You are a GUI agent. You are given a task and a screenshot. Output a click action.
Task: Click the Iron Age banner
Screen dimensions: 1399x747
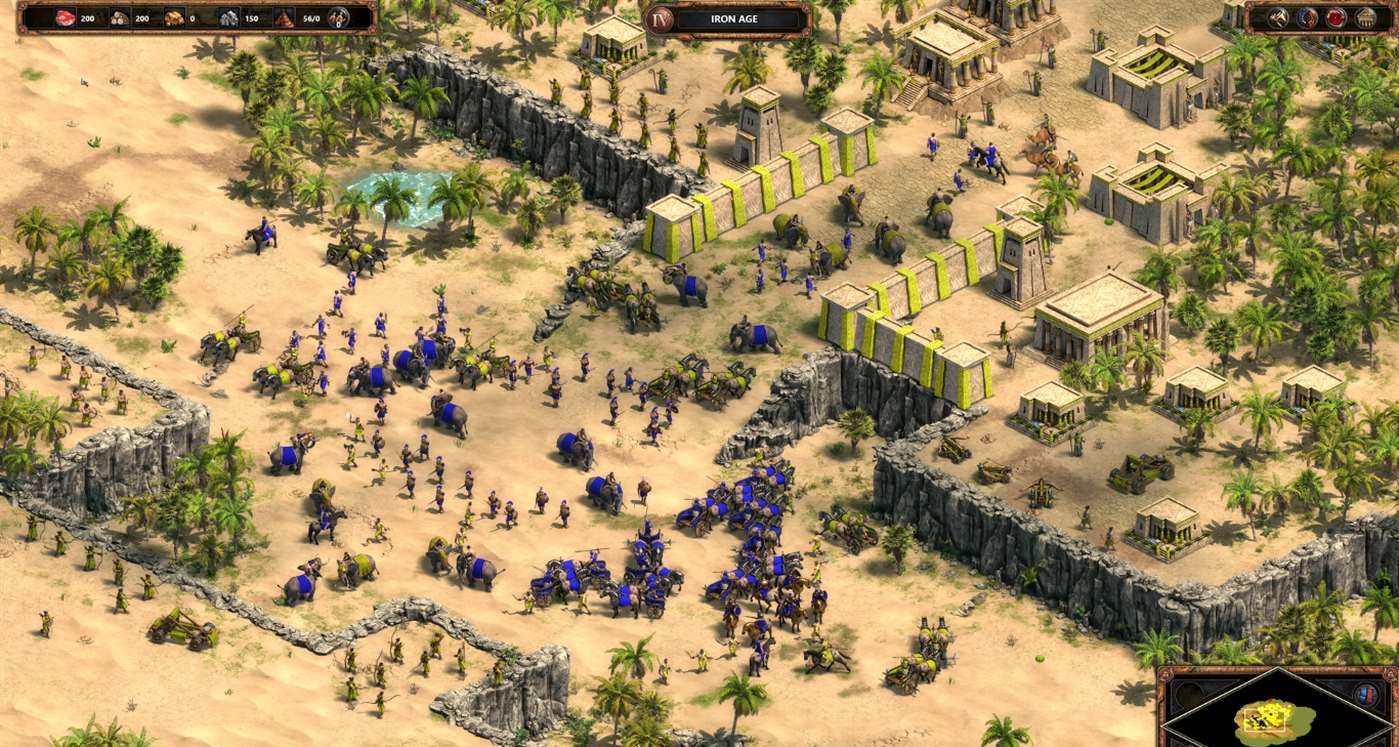tap(727, 18)
